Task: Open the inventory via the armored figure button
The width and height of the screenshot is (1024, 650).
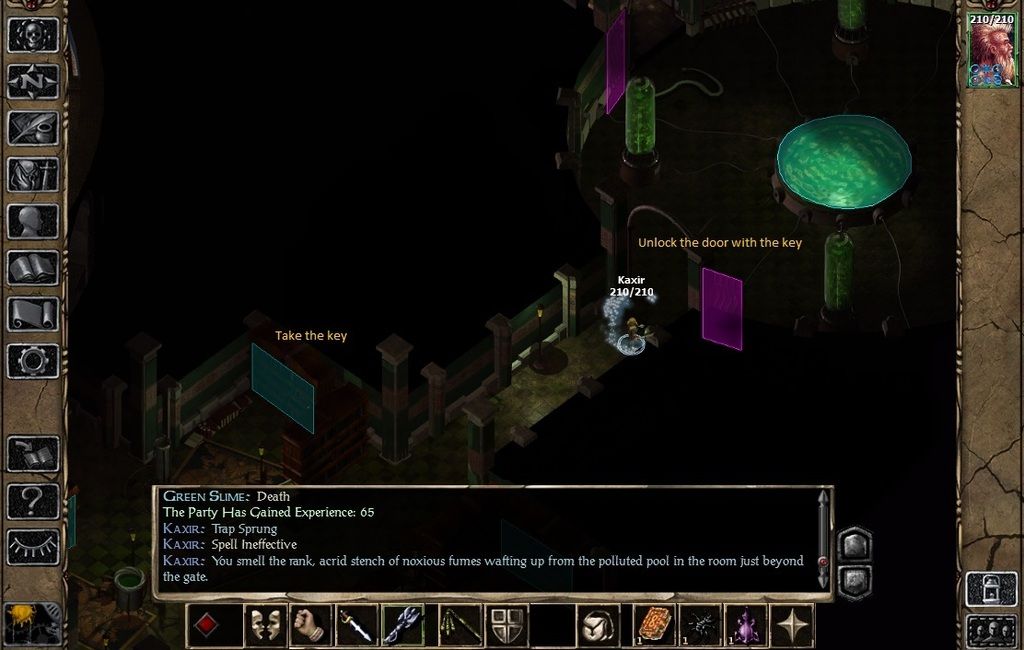Action: pyautogui.click(x=33, y=175)
